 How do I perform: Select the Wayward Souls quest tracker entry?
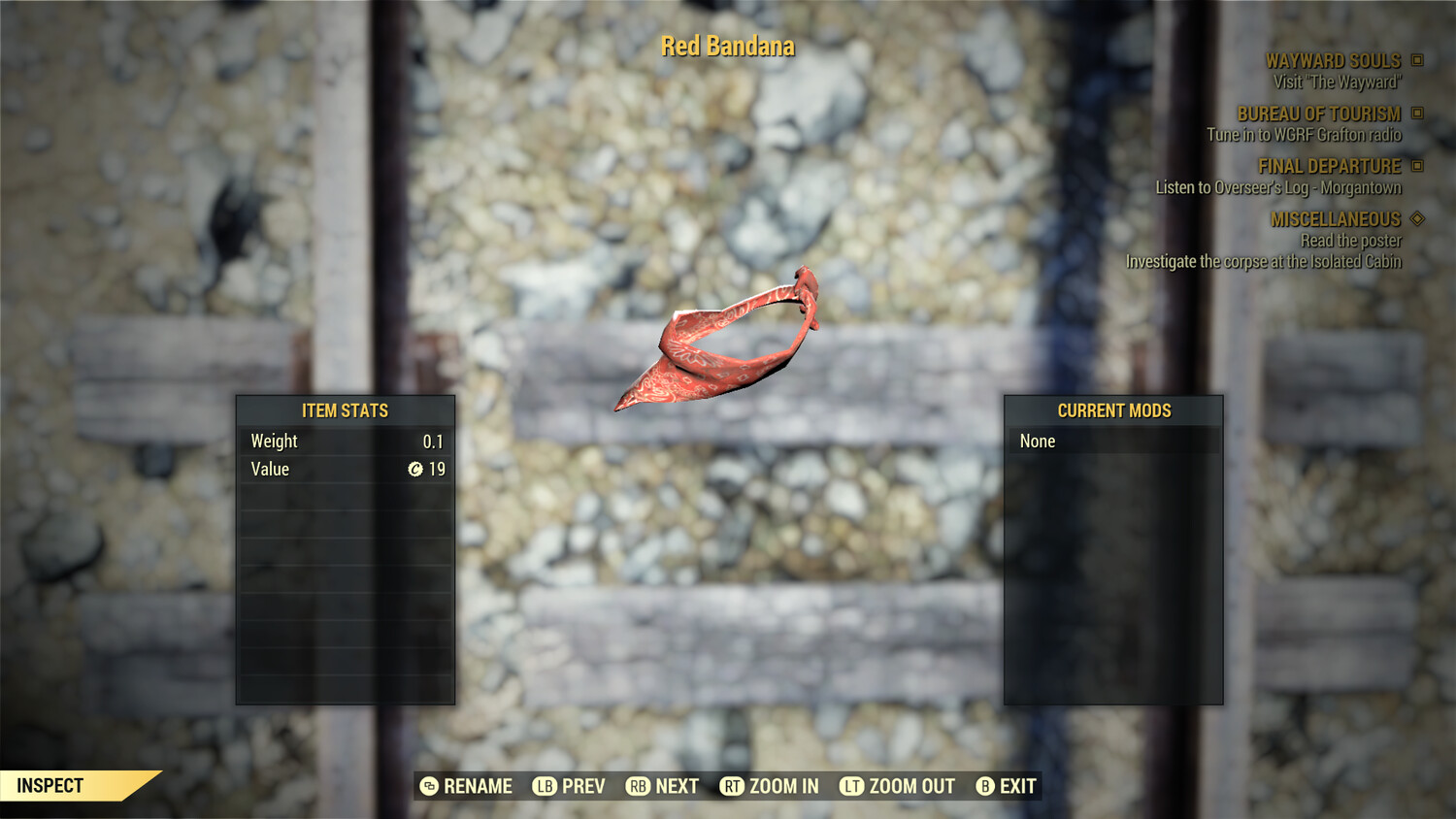[1333, 61]
